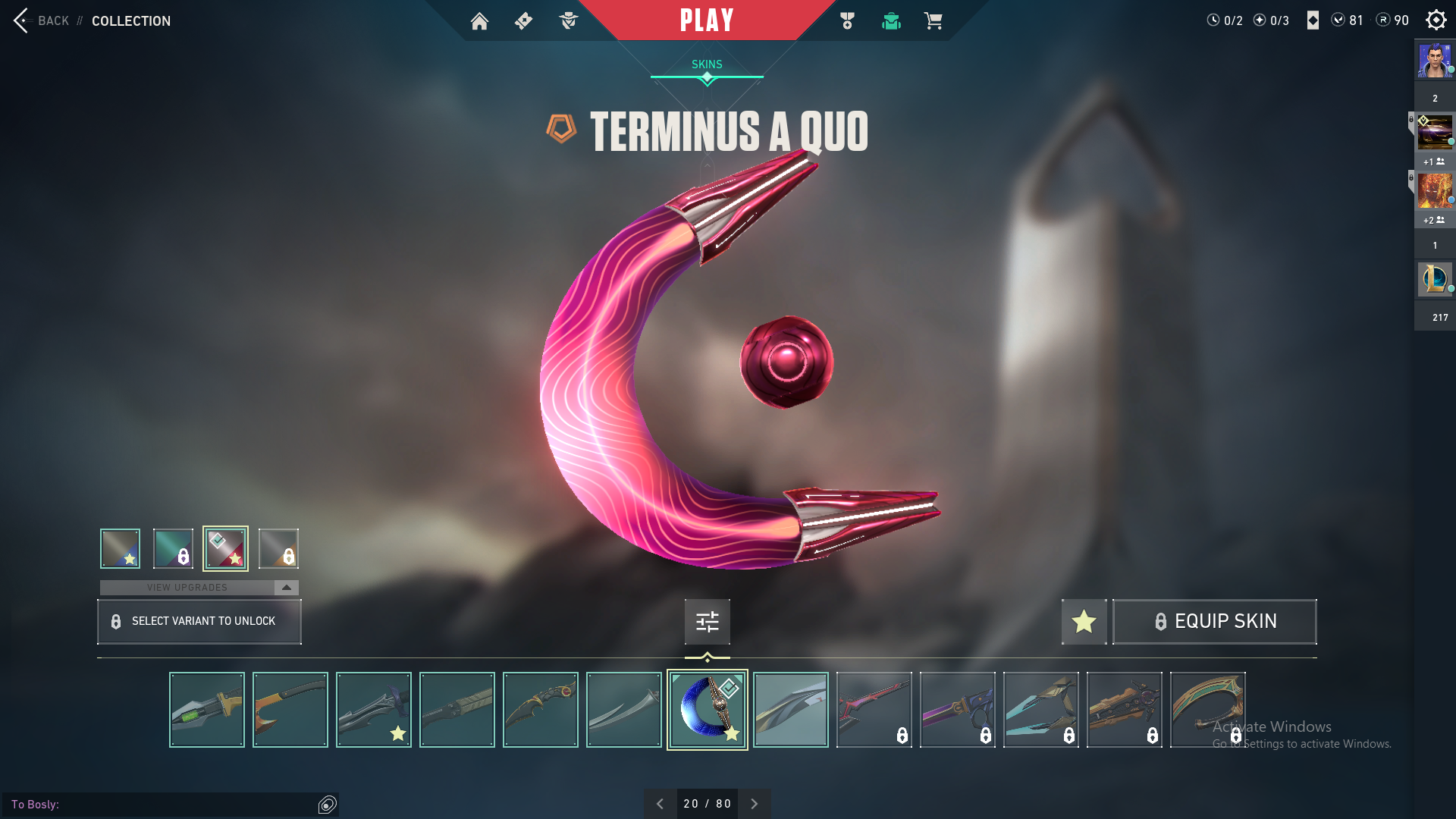Click the big red PLAY button

[x=706, y=20]
